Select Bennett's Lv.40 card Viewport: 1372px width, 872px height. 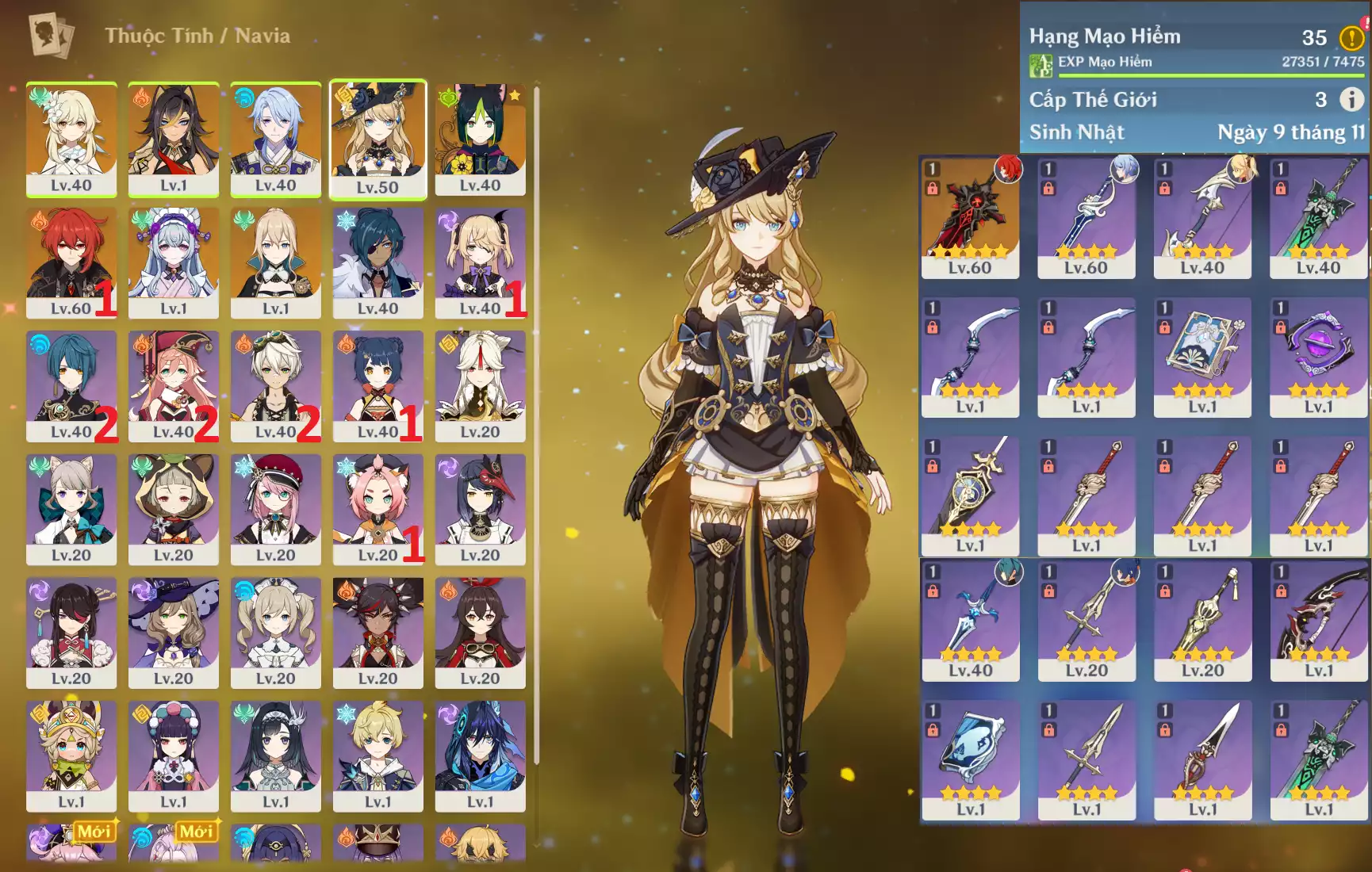coord(275,386)
